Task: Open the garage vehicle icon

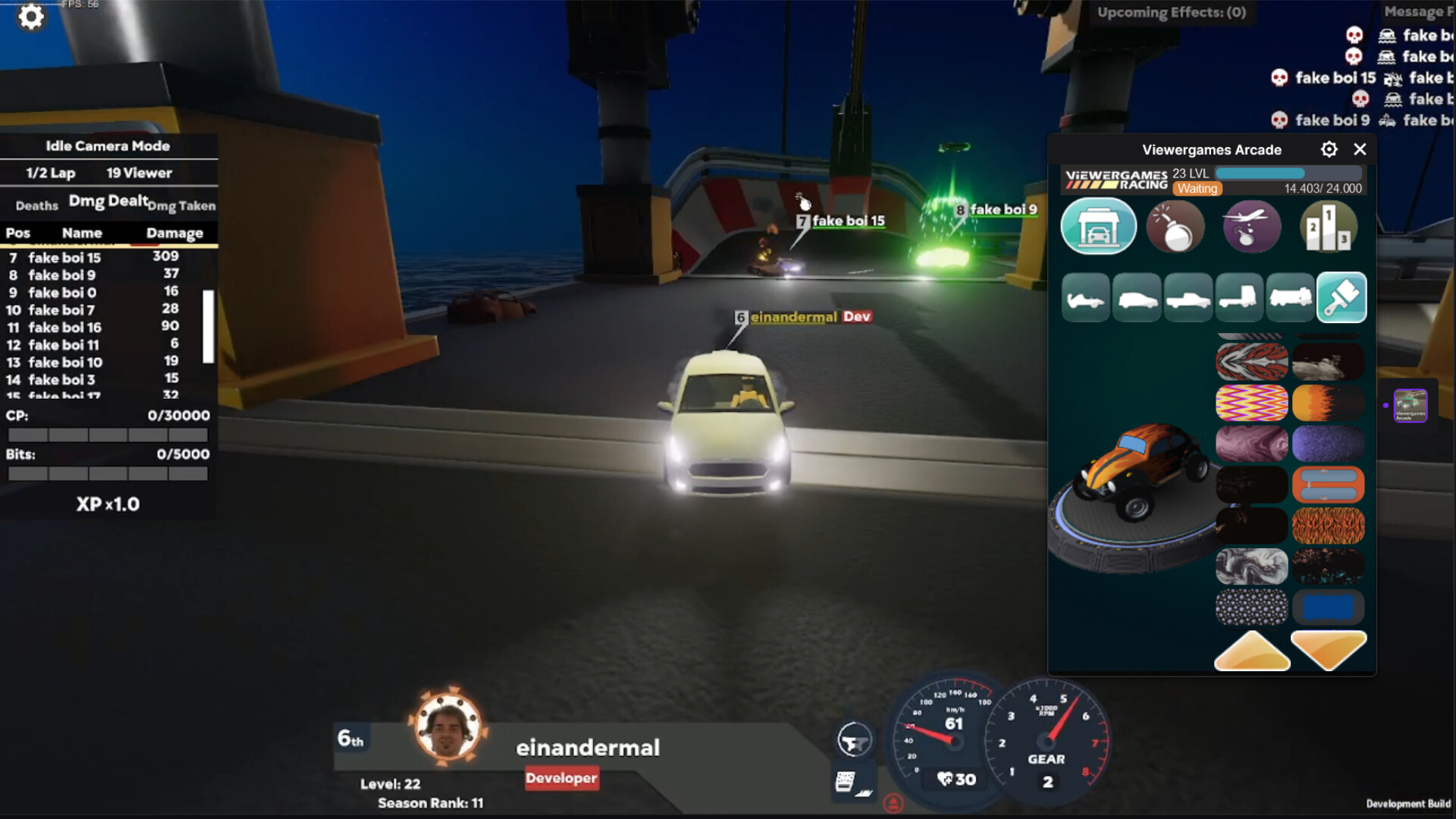Action: [x=1099, y=226]
